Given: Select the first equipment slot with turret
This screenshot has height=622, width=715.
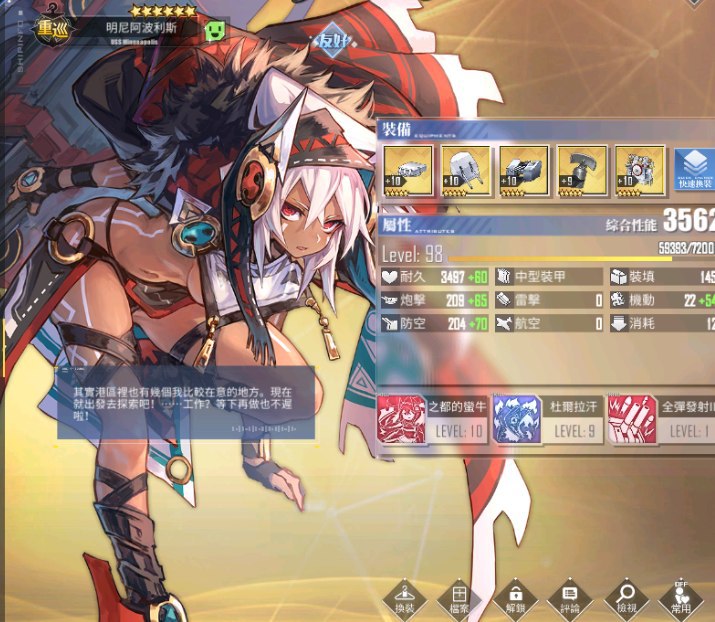Looking at the screenshot, I should click(408, 170).
